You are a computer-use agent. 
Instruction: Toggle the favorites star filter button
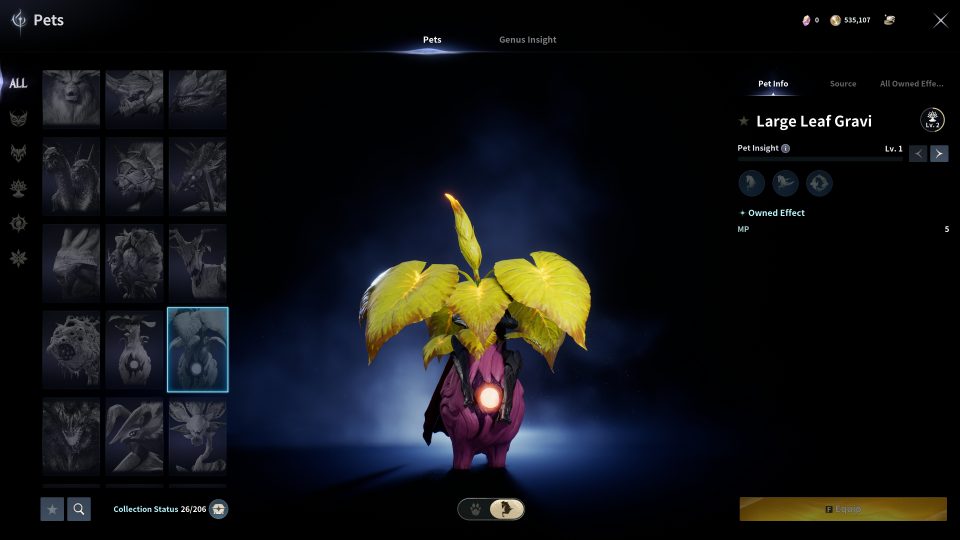point(52,509)
